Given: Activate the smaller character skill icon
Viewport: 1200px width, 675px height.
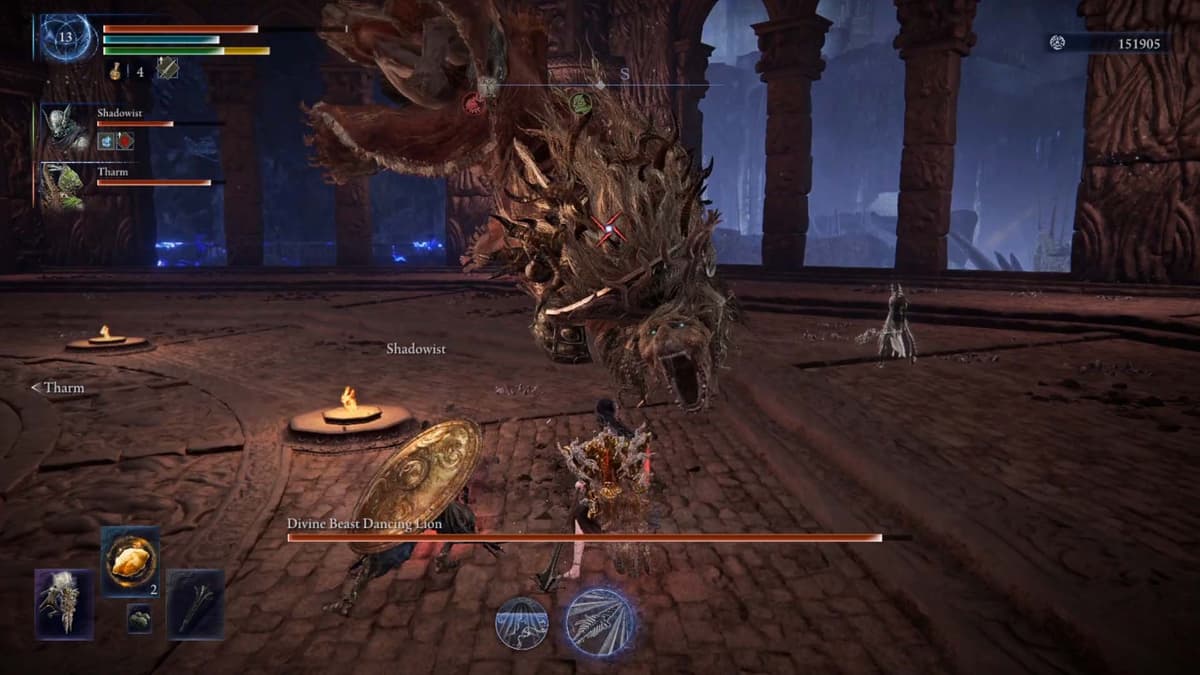Looking at the screenshot, I should 522,622.
